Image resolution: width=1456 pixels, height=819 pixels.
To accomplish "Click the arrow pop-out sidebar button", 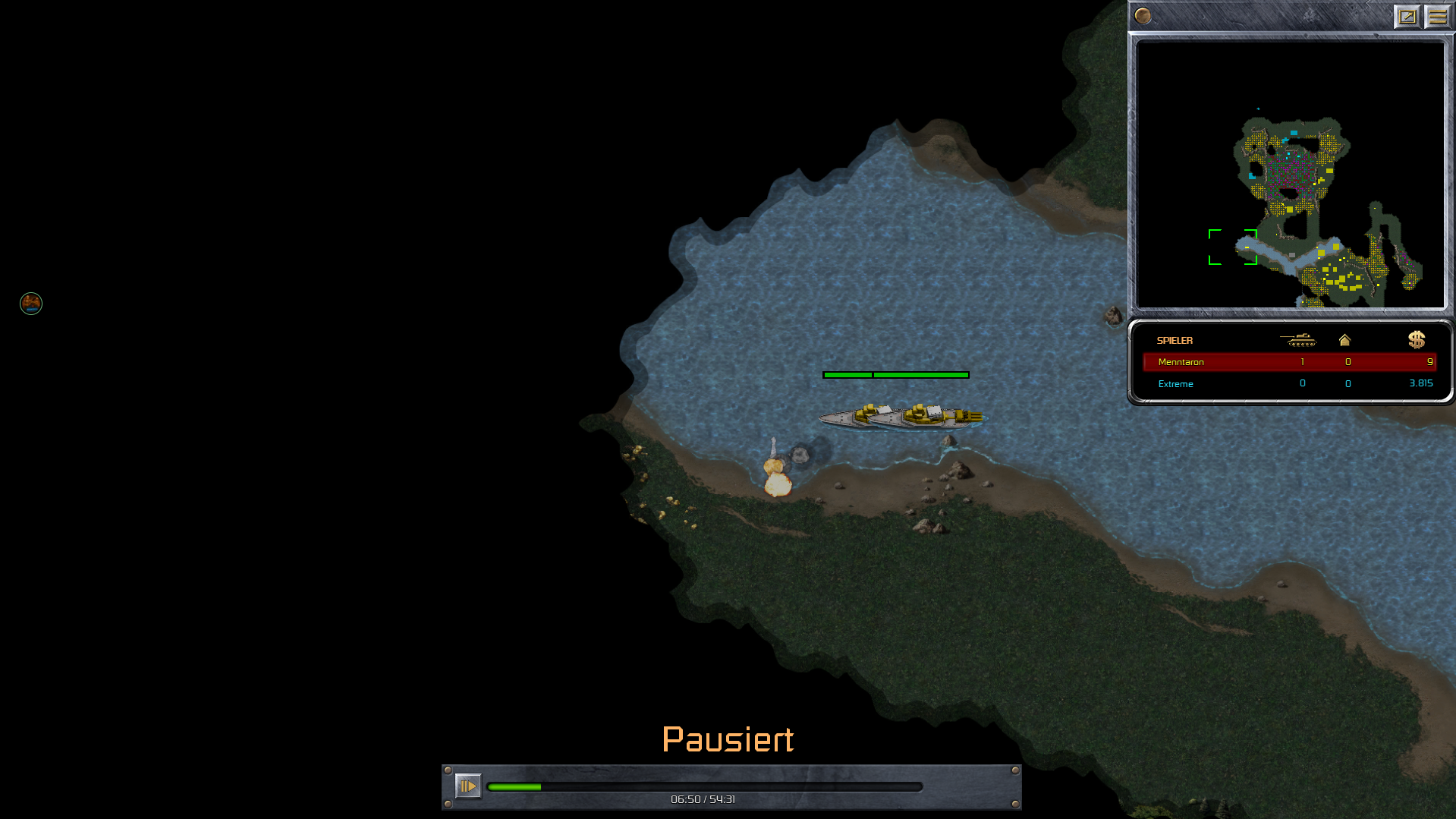I will (x=1407, y=16).
